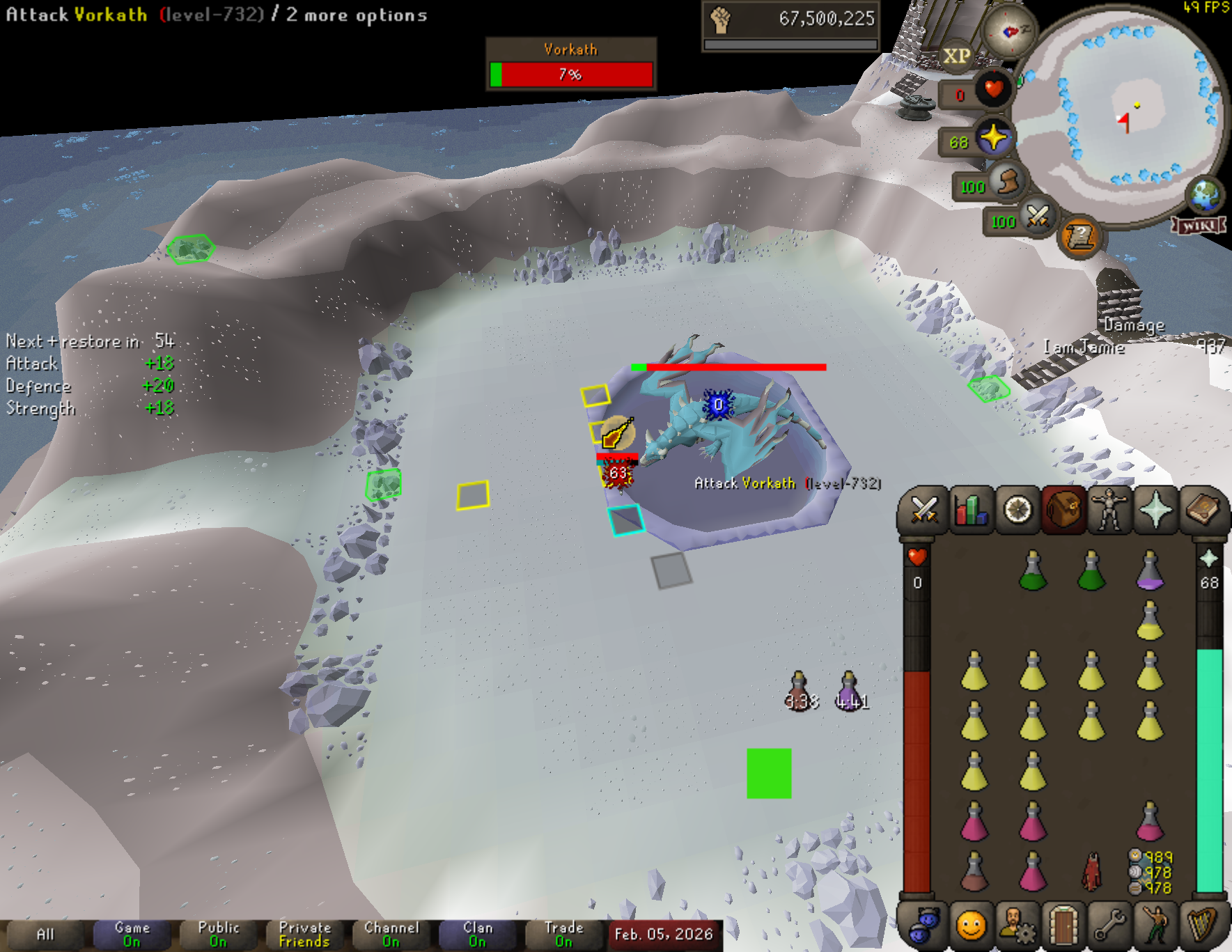Image resolution: width=1232 pixels, height=952 pixels.
Task: Open the Logout door tab
Action: (1063, 926)
